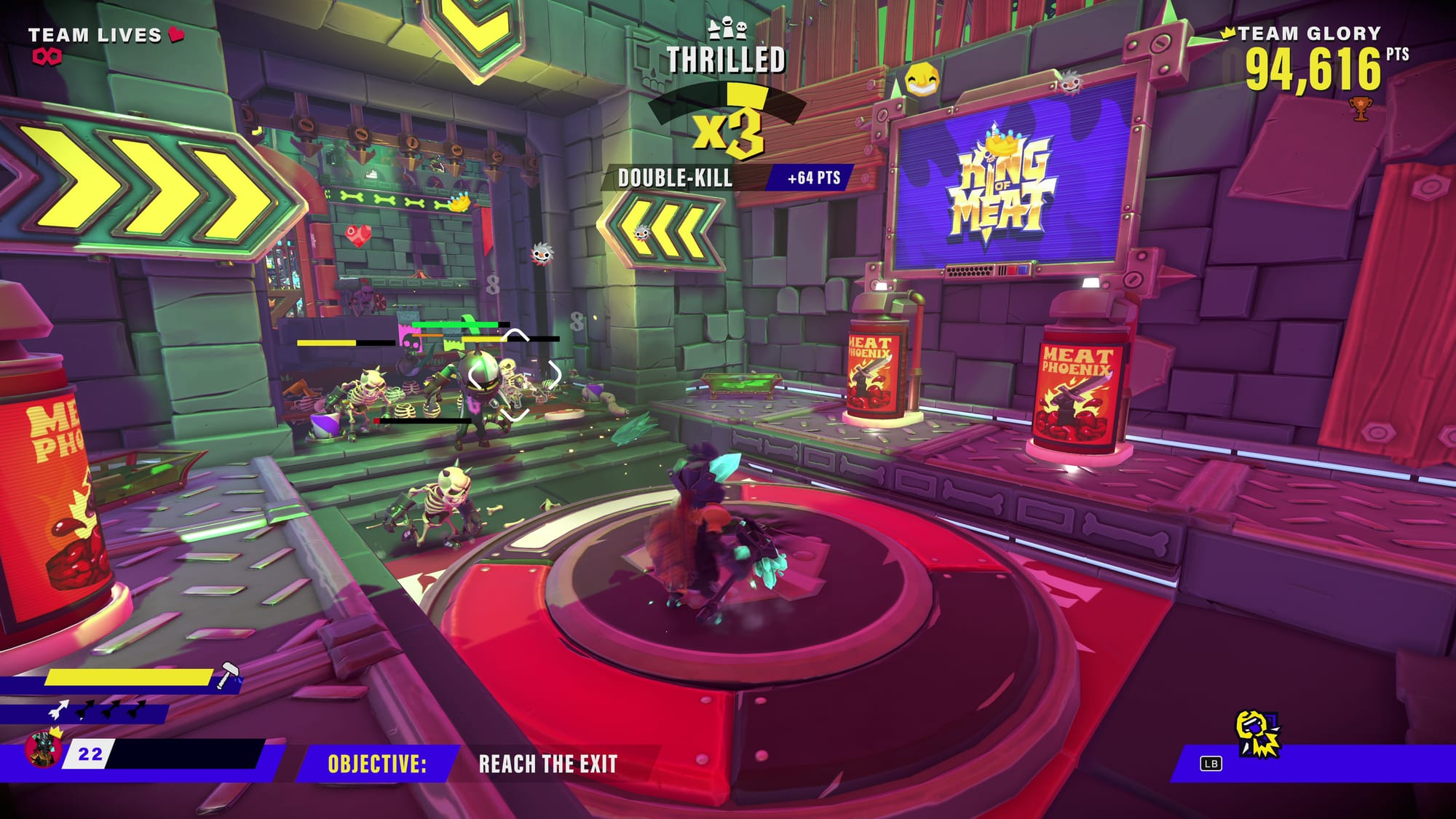Click the audience crowd icon above Thrilled
Viewport: 1456px width, 819px height.
click(727, 29)
